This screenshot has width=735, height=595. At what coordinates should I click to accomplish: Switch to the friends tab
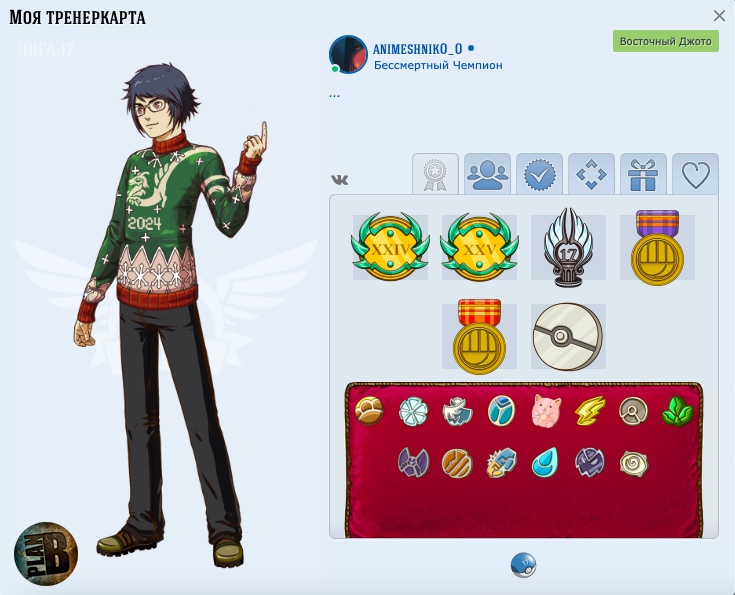click(487, 175)
